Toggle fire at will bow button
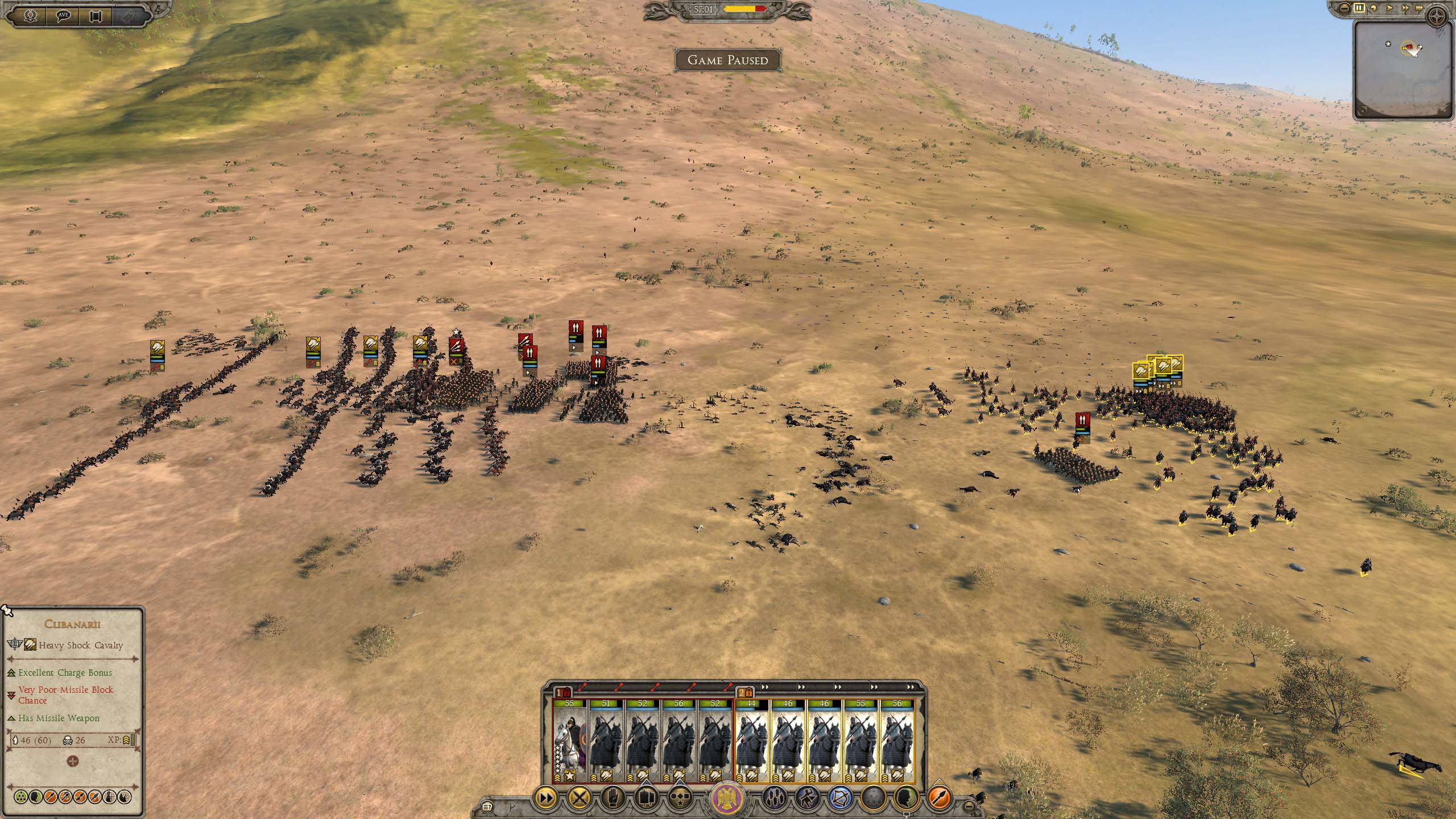 point(840,799)
